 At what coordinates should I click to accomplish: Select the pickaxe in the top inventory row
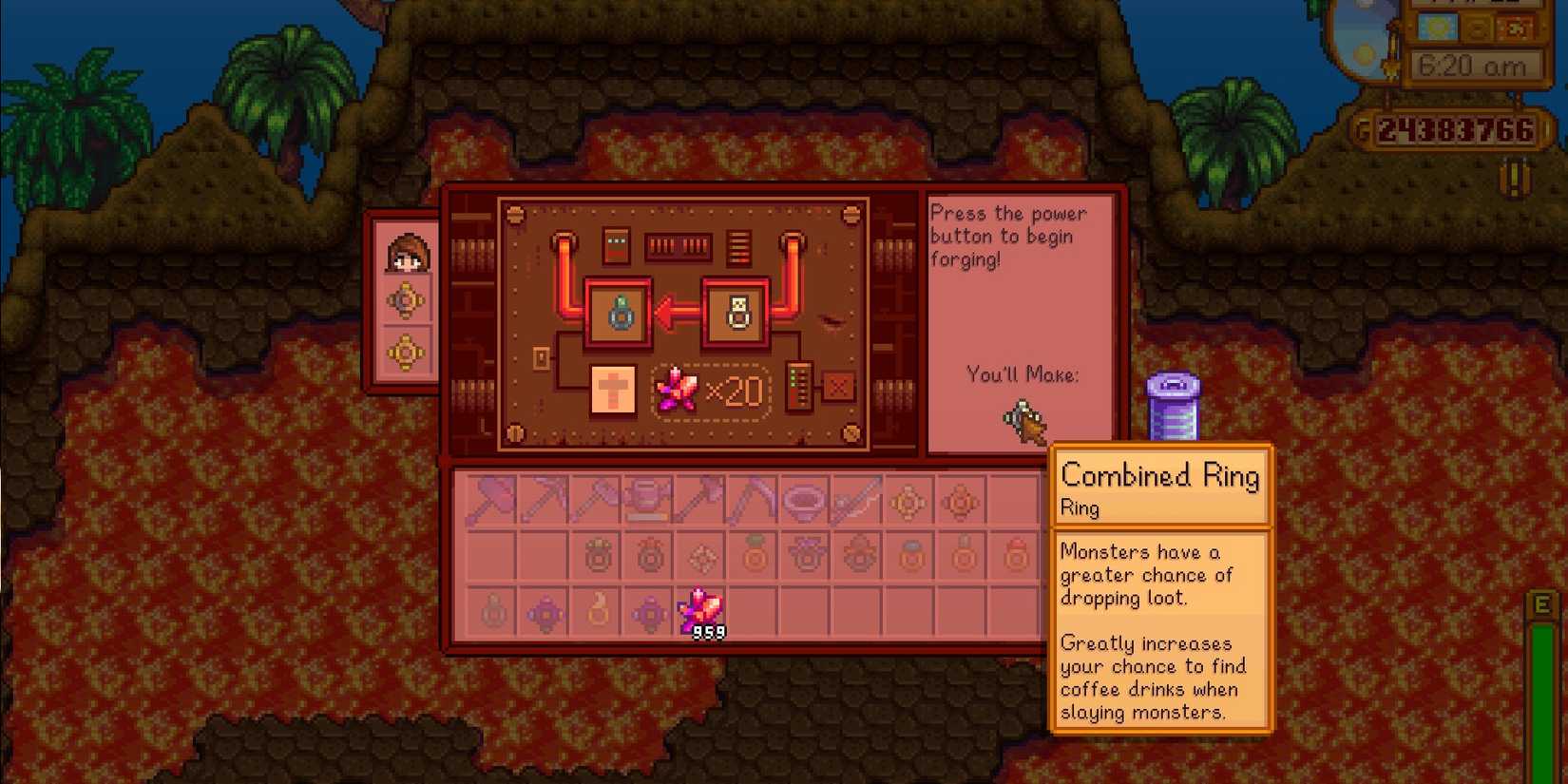[x=542, y=499]
